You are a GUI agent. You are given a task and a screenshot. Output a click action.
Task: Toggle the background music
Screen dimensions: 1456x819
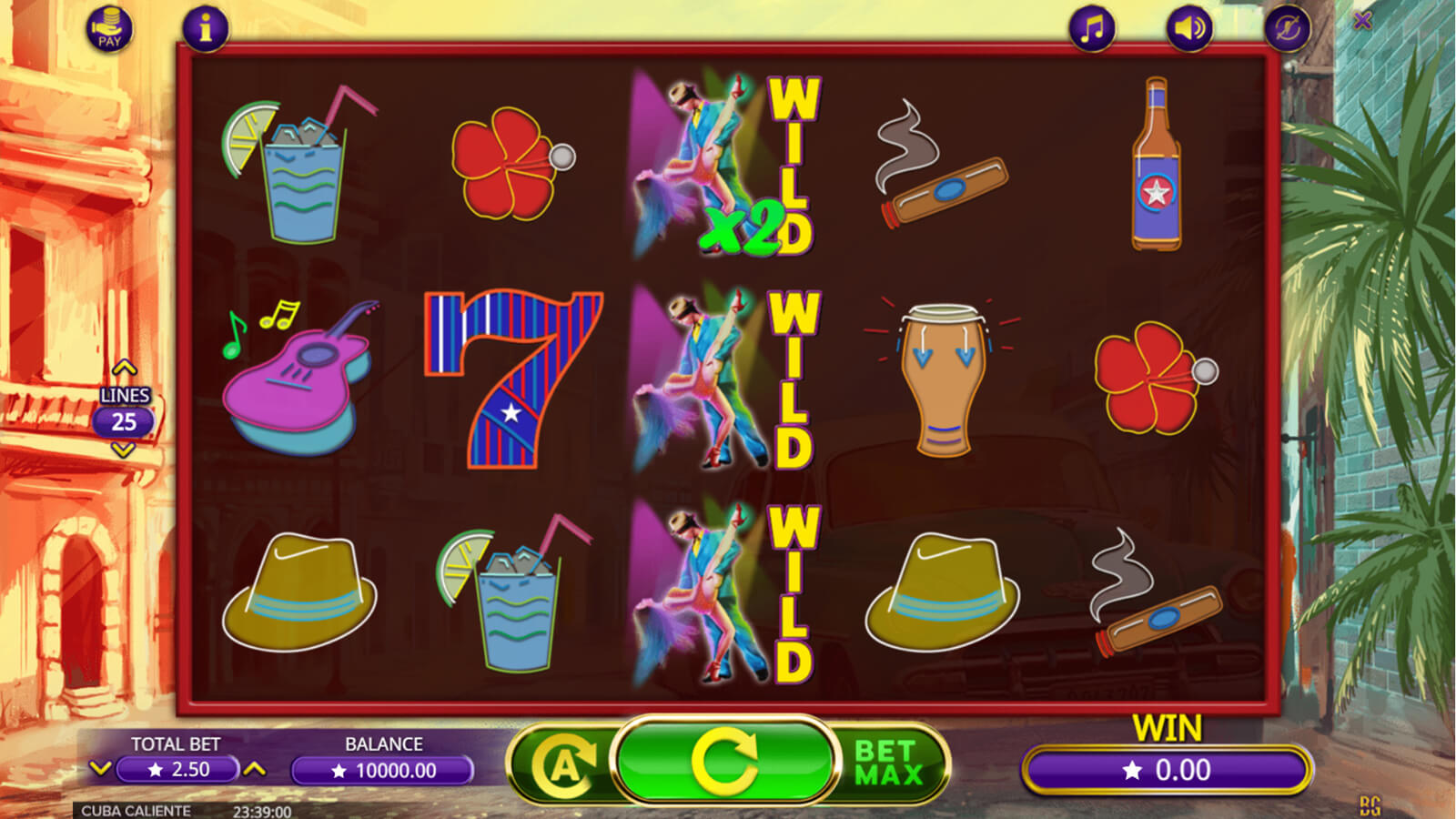point(1092,29)
